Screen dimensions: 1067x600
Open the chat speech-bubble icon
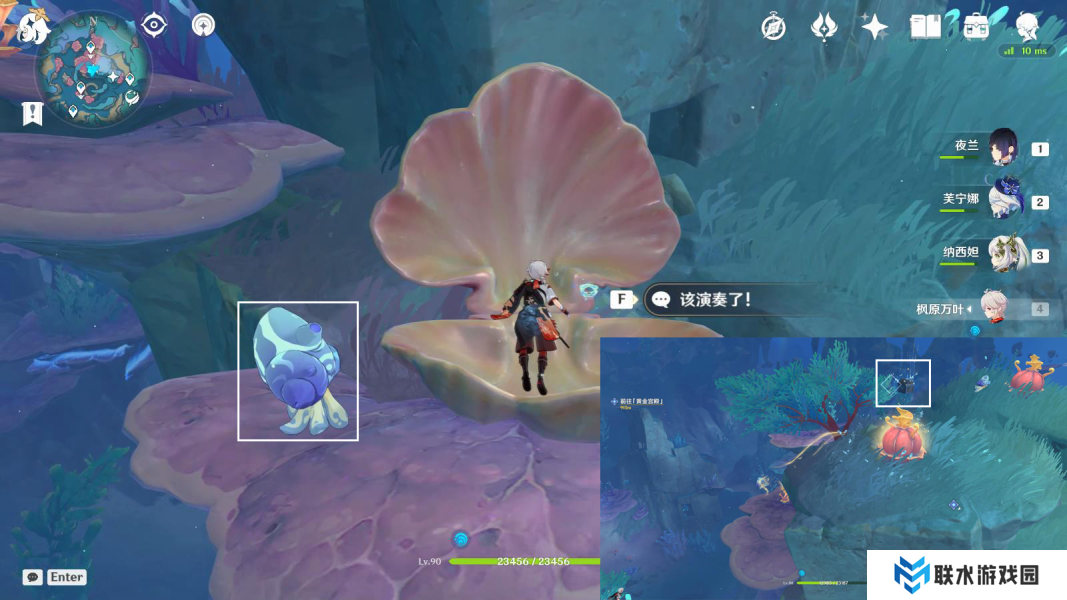point(33,577)
